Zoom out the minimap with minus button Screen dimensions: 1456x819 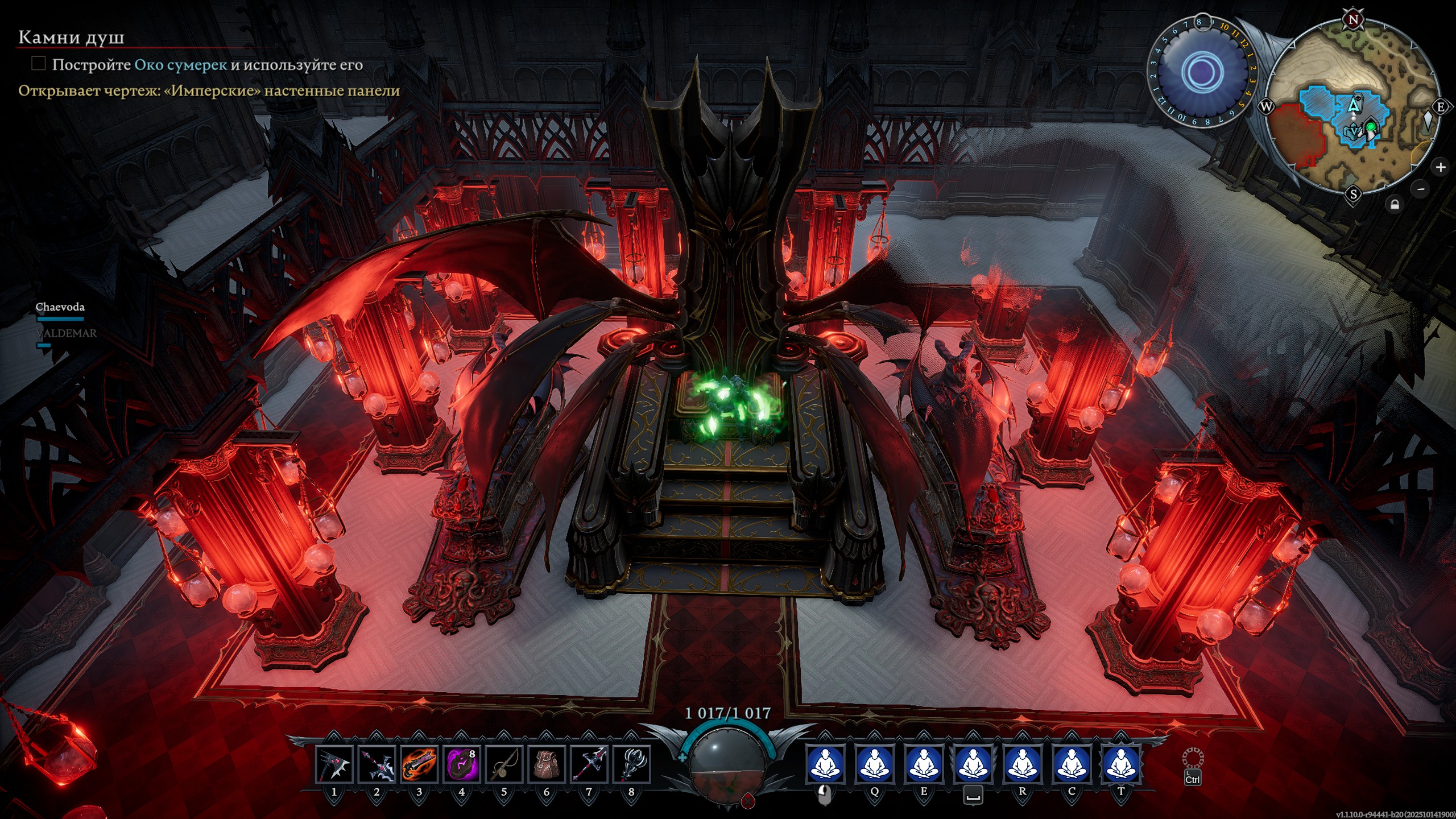tap(1421, 189)
